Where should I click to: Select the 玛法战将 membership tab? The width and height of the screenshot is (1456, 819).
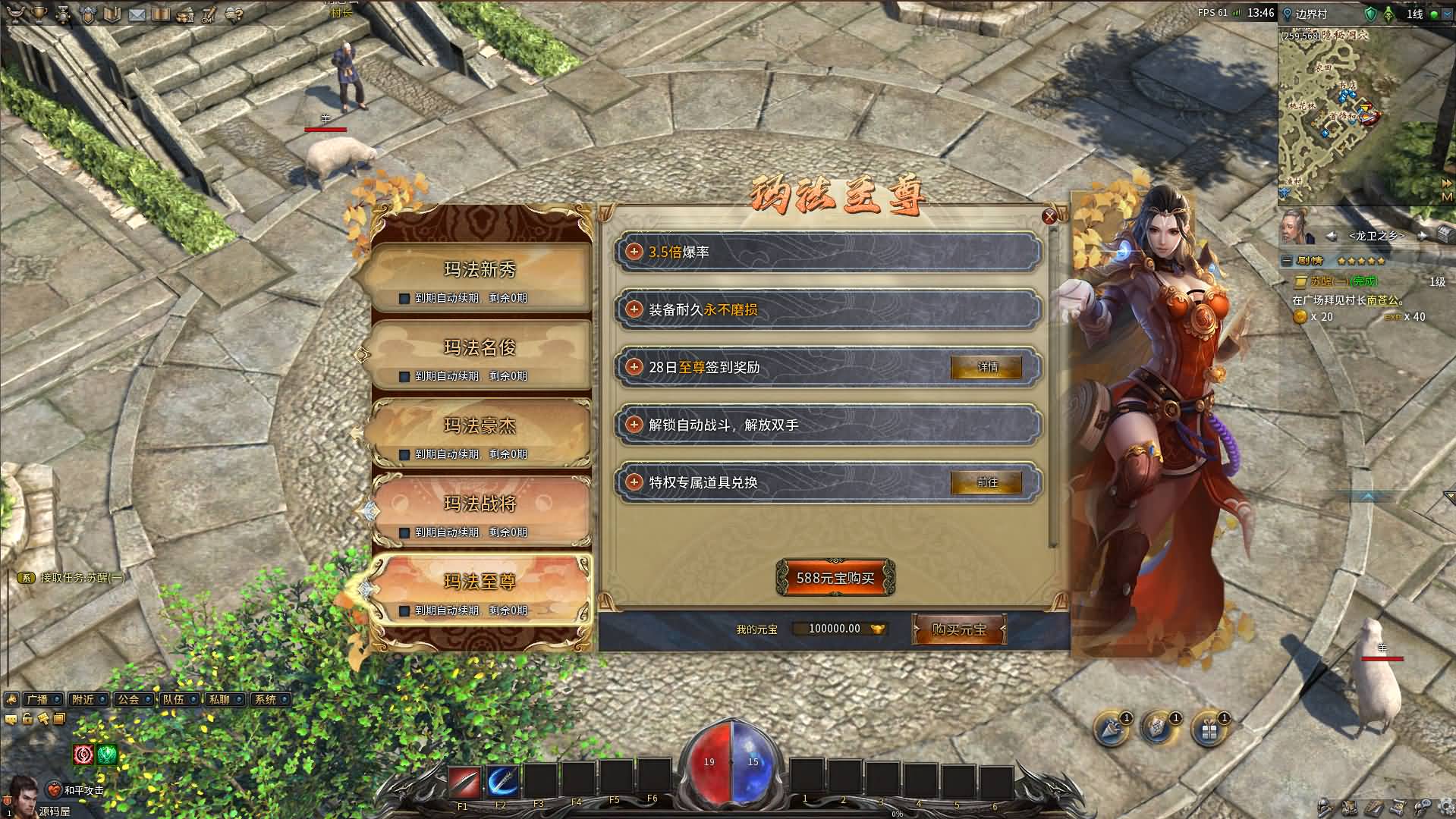click(x=483, y=505)
